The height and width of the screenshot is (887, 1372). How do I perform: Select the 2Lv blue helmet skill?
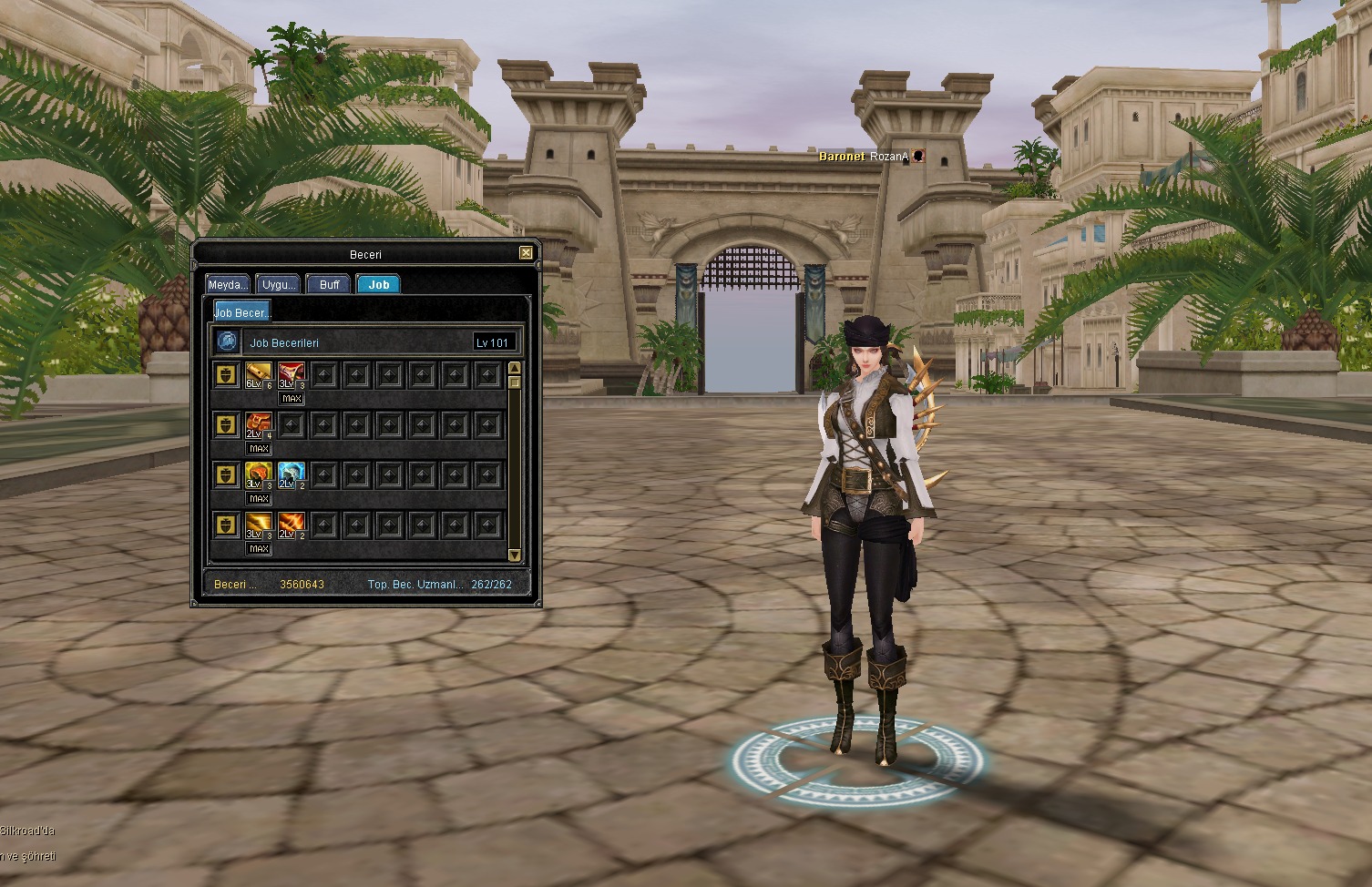click(292, 474)
